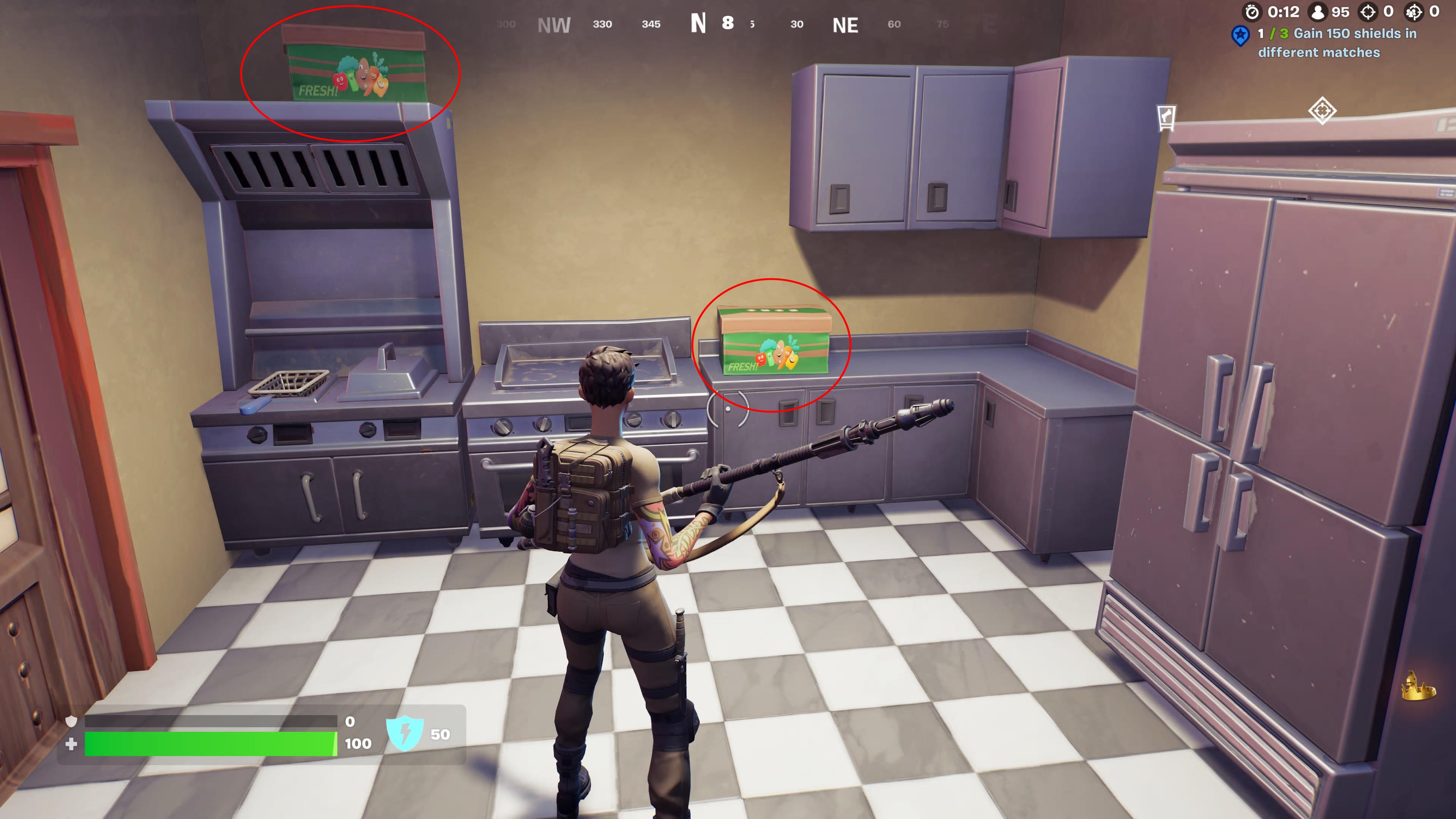The height and width of the screenshot is (819, 1456).
Task: Select the NE heading on the compass
Action: 844,25
